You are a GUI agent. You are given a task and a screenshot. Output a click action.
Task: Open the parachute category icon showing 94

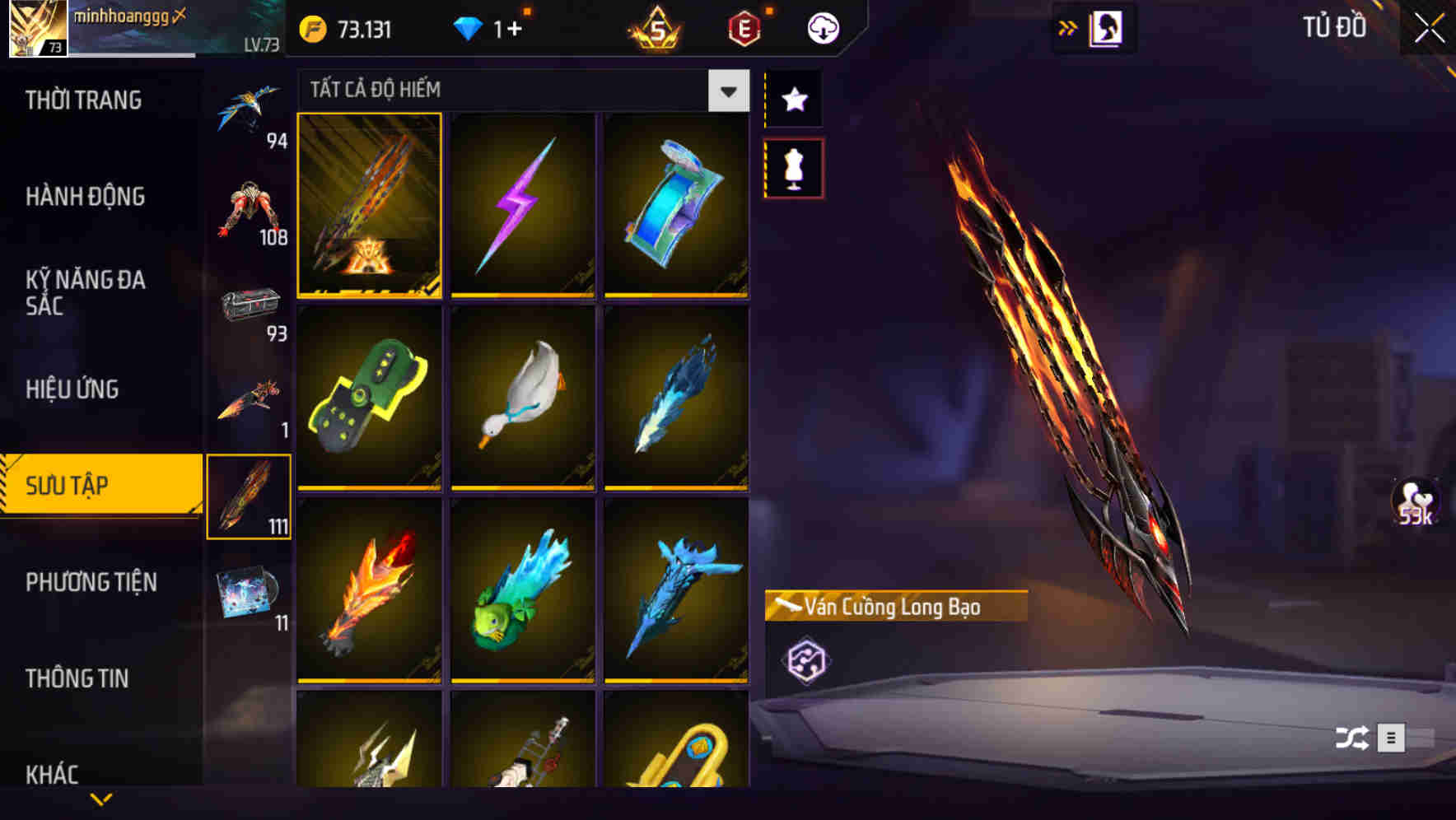[251, 107]
